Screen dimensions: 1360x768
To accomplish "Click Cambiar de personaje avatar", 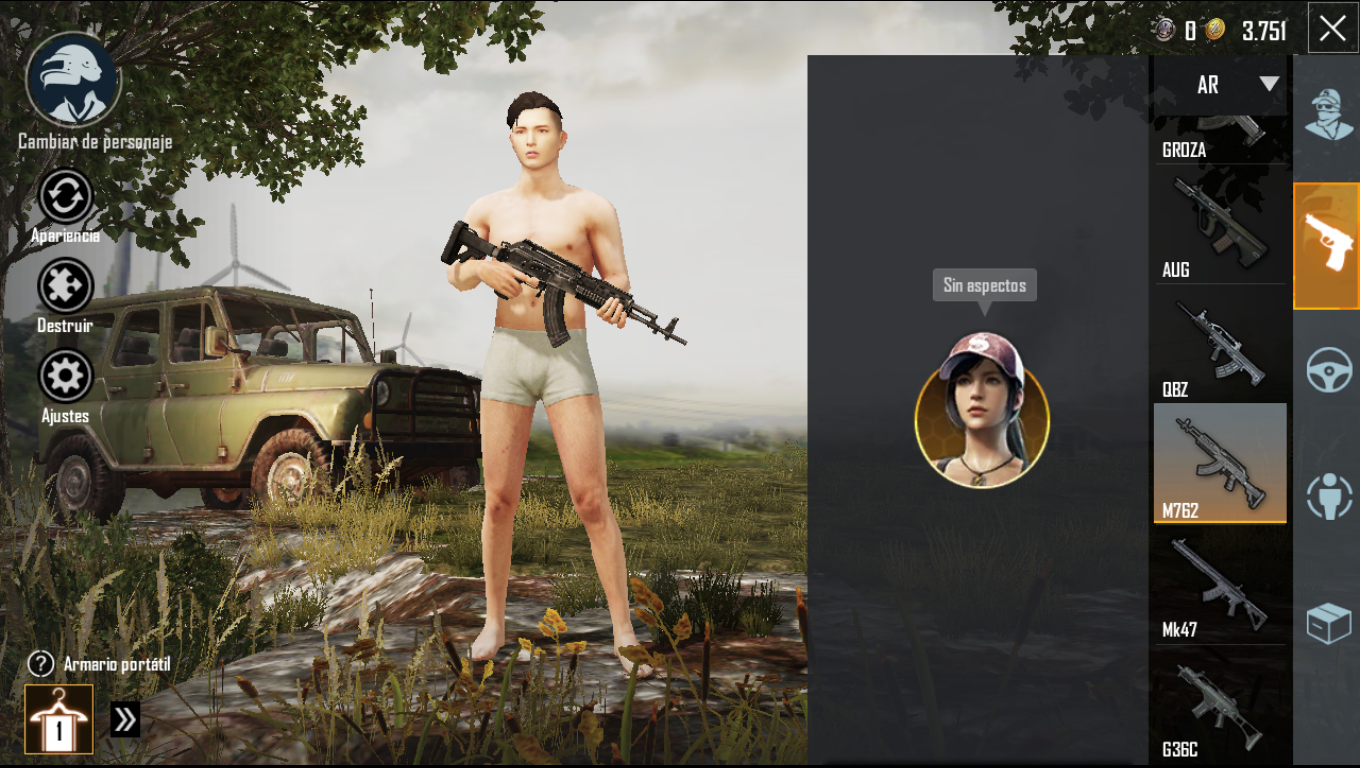I will 73,80.
